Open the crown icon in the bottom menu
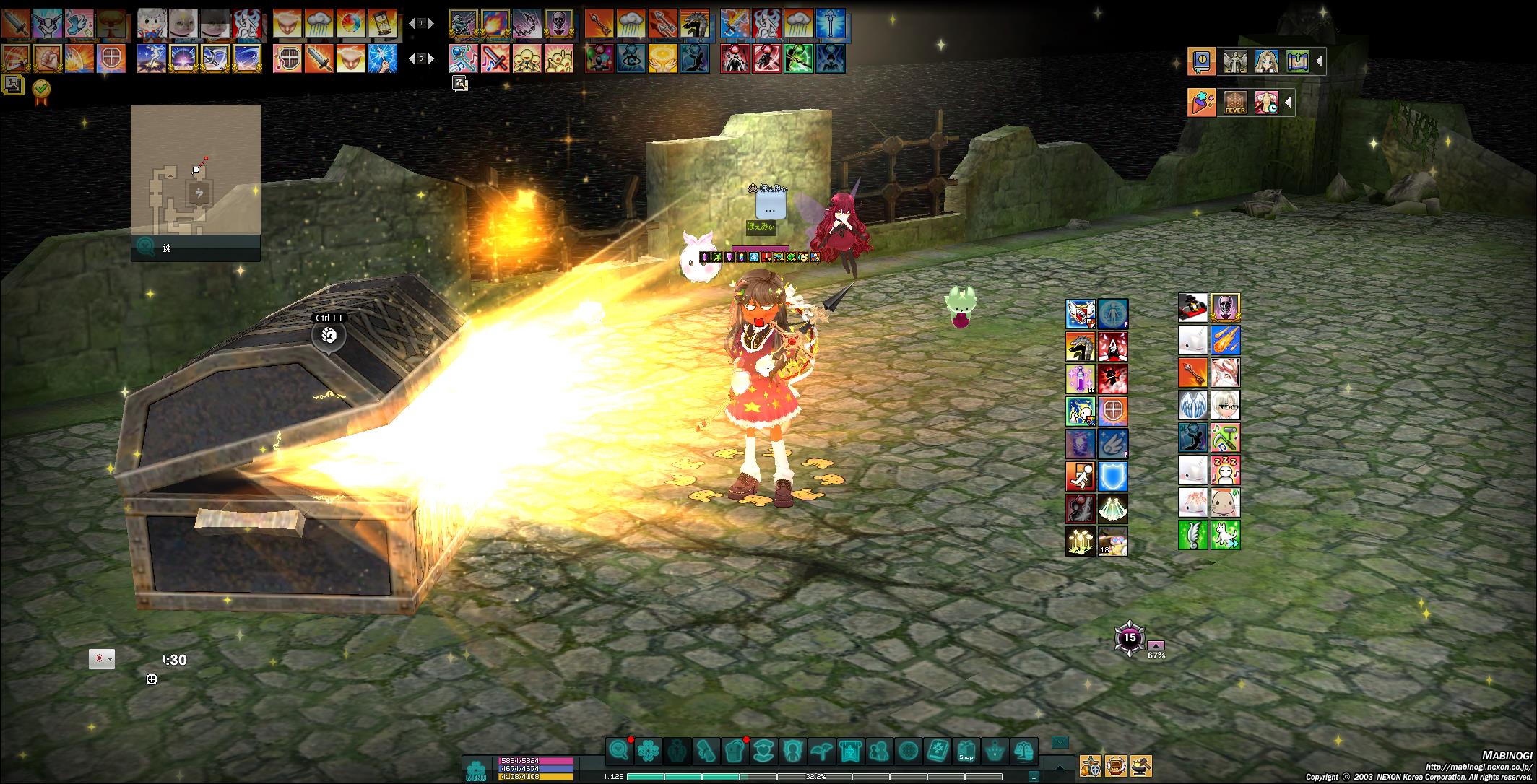 pyautogui.click(x=995, y=752)
